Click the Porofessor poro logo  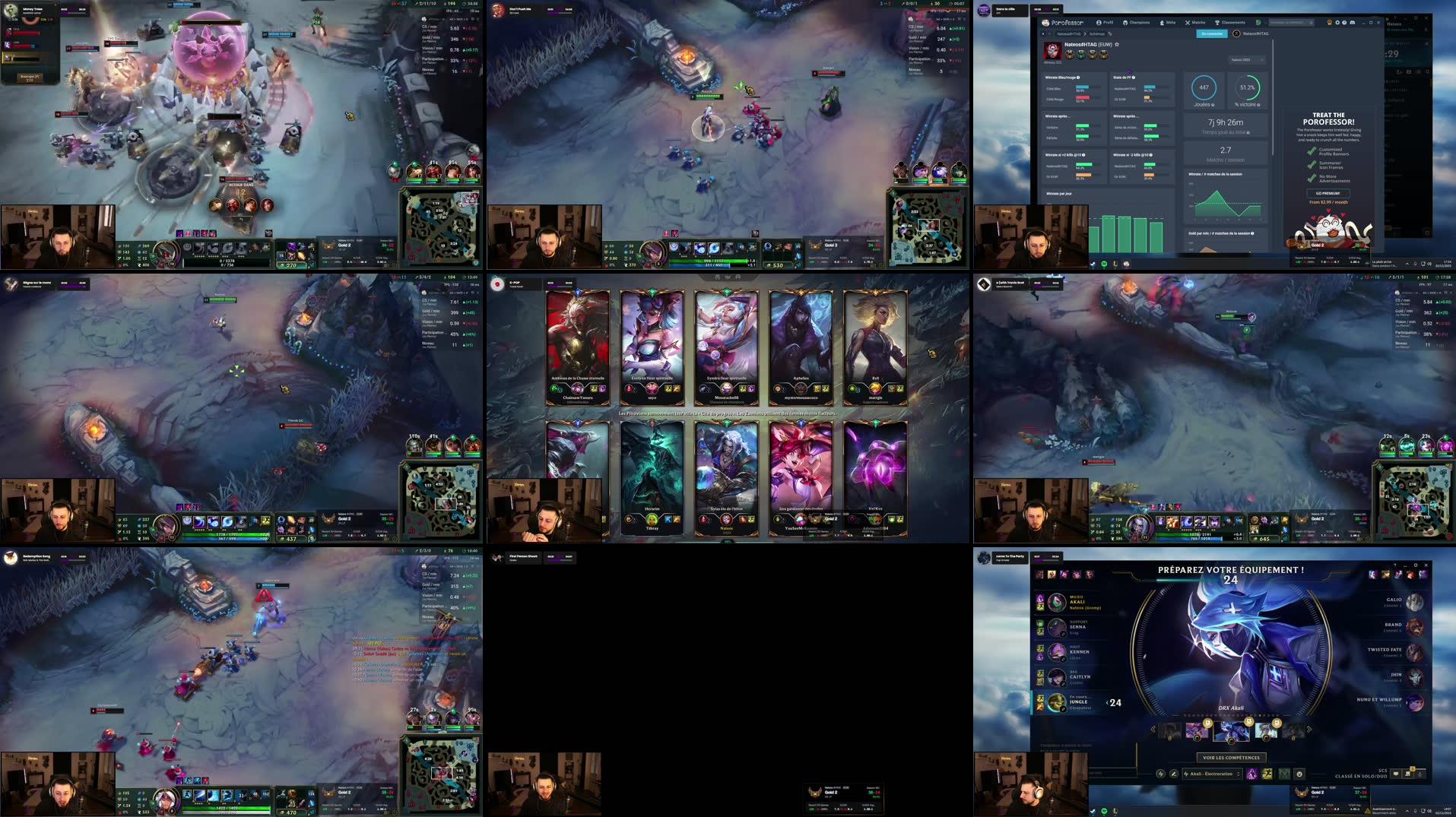click(x=1045, y=23)
